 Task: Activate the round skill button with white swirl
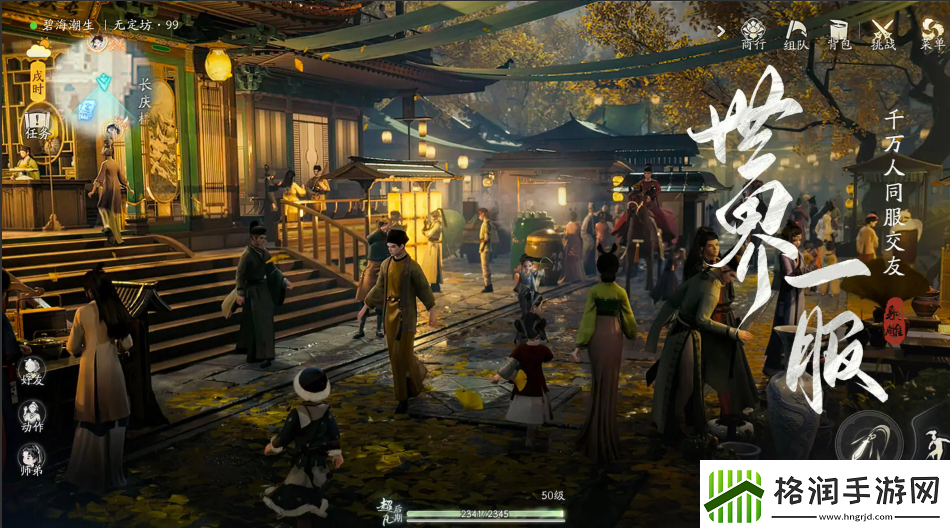[868, 436]
